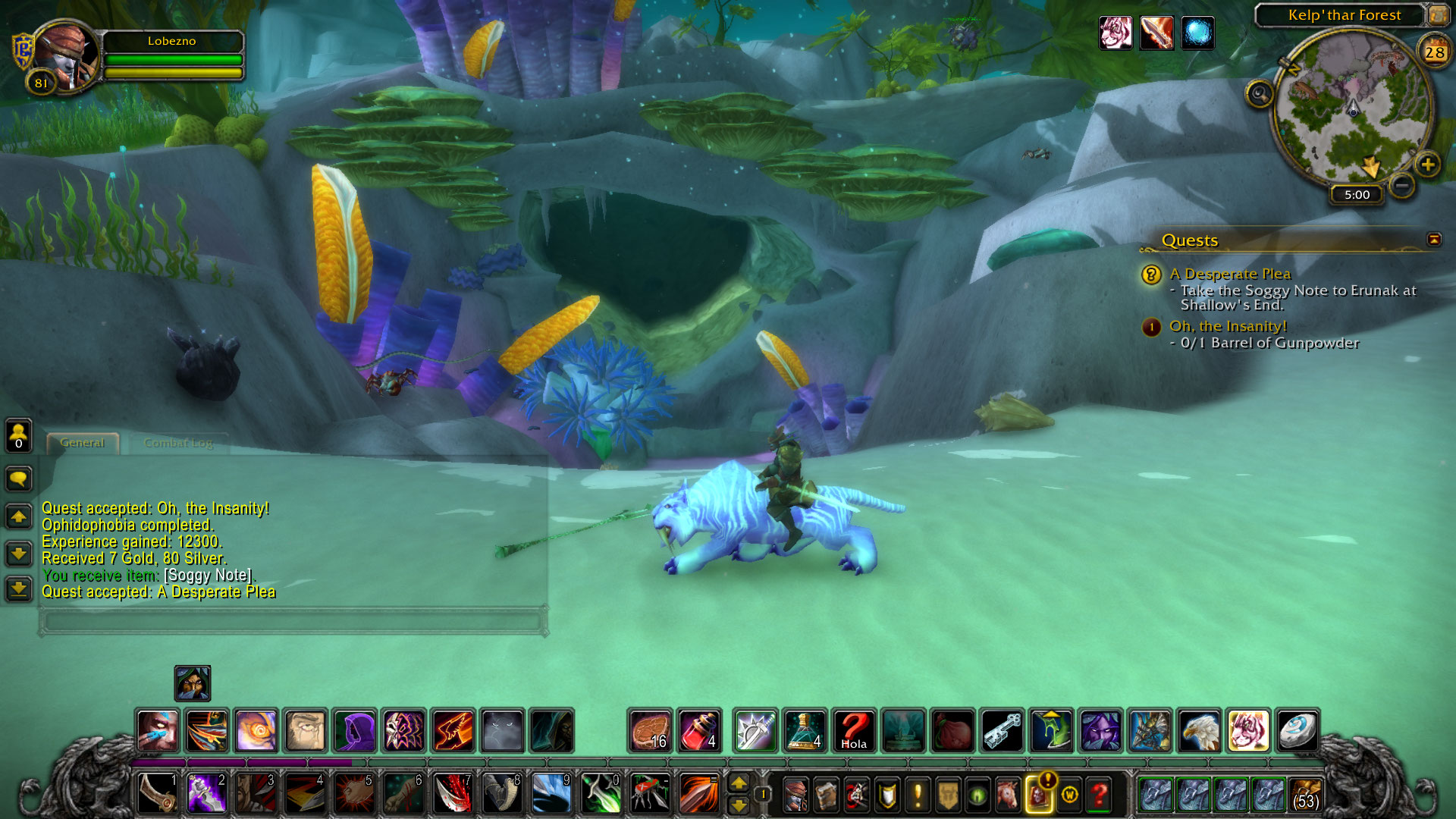This screenshot has height=819, width=1456.
Task: Summon the white eagle gryphon mount
Action: tap(1199, 730)
